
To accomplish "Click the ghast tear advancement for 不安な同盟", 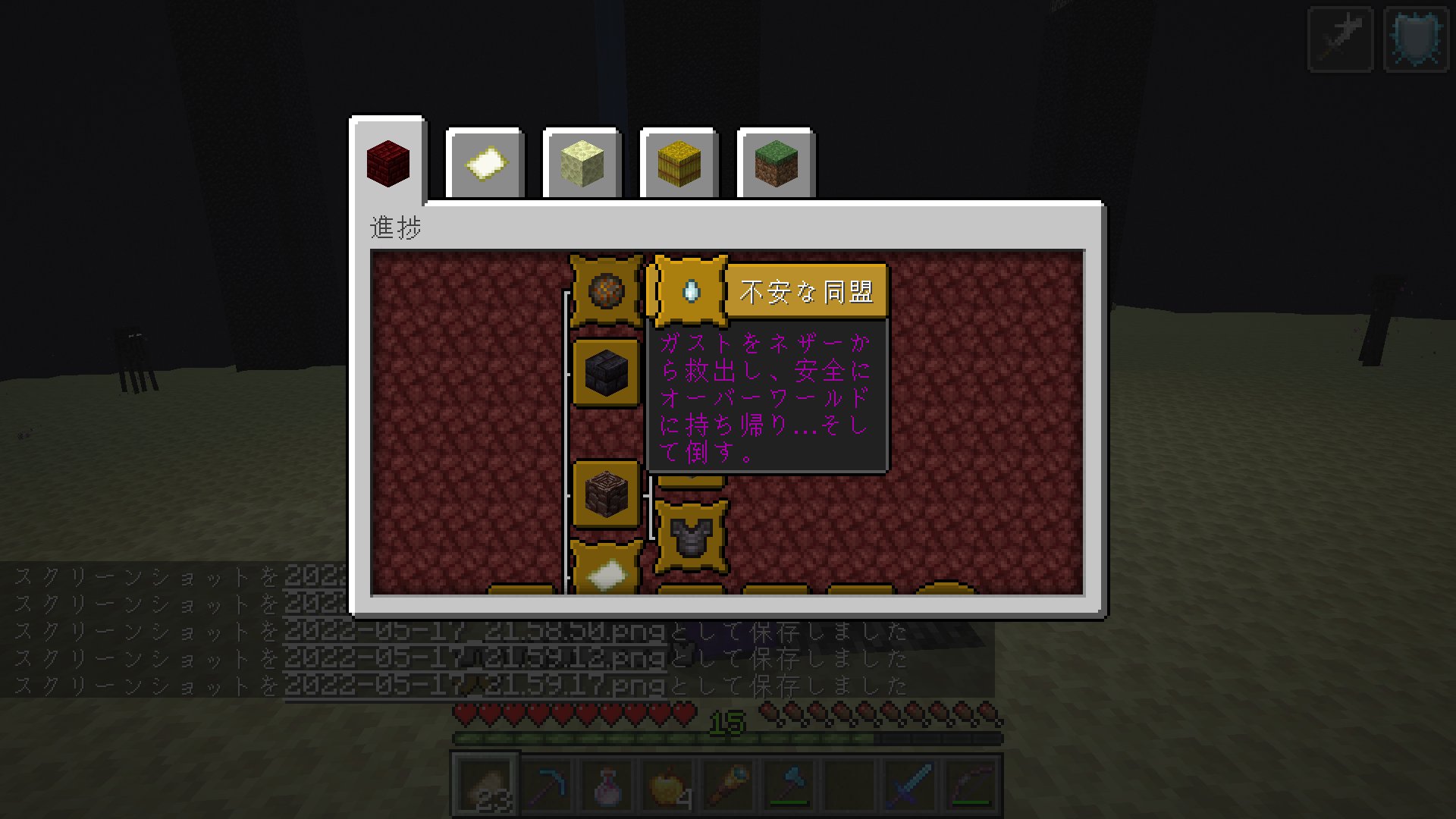I will [x=692, y=290].
